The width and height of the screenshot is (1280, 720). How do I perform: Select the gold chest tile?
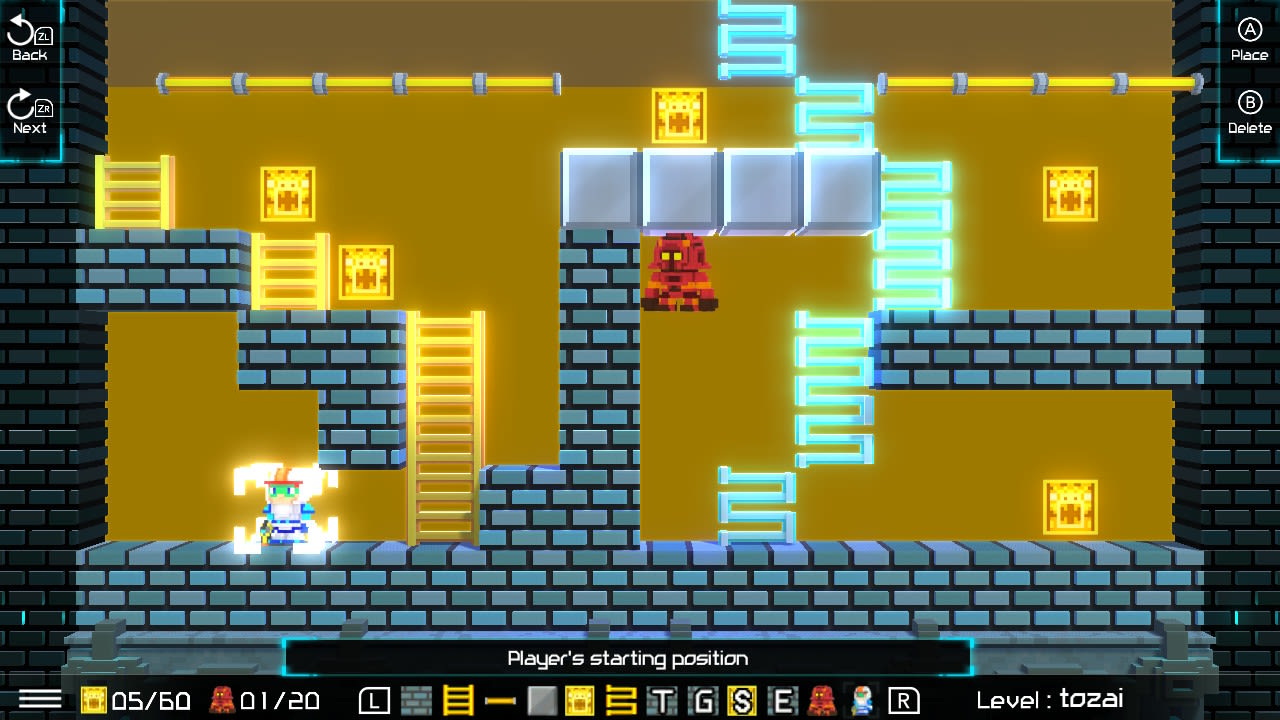point(577,702)
